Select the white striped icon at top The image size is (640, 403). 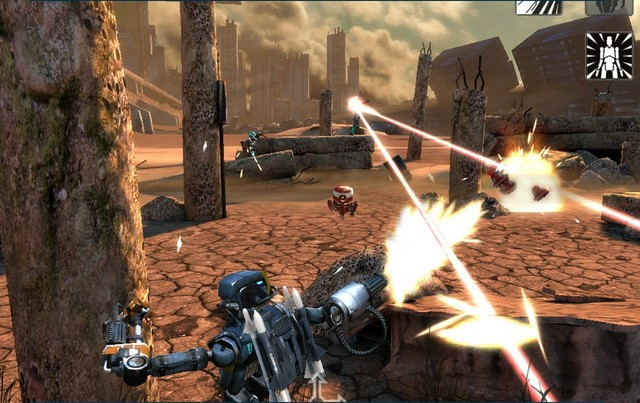point(538,7)
